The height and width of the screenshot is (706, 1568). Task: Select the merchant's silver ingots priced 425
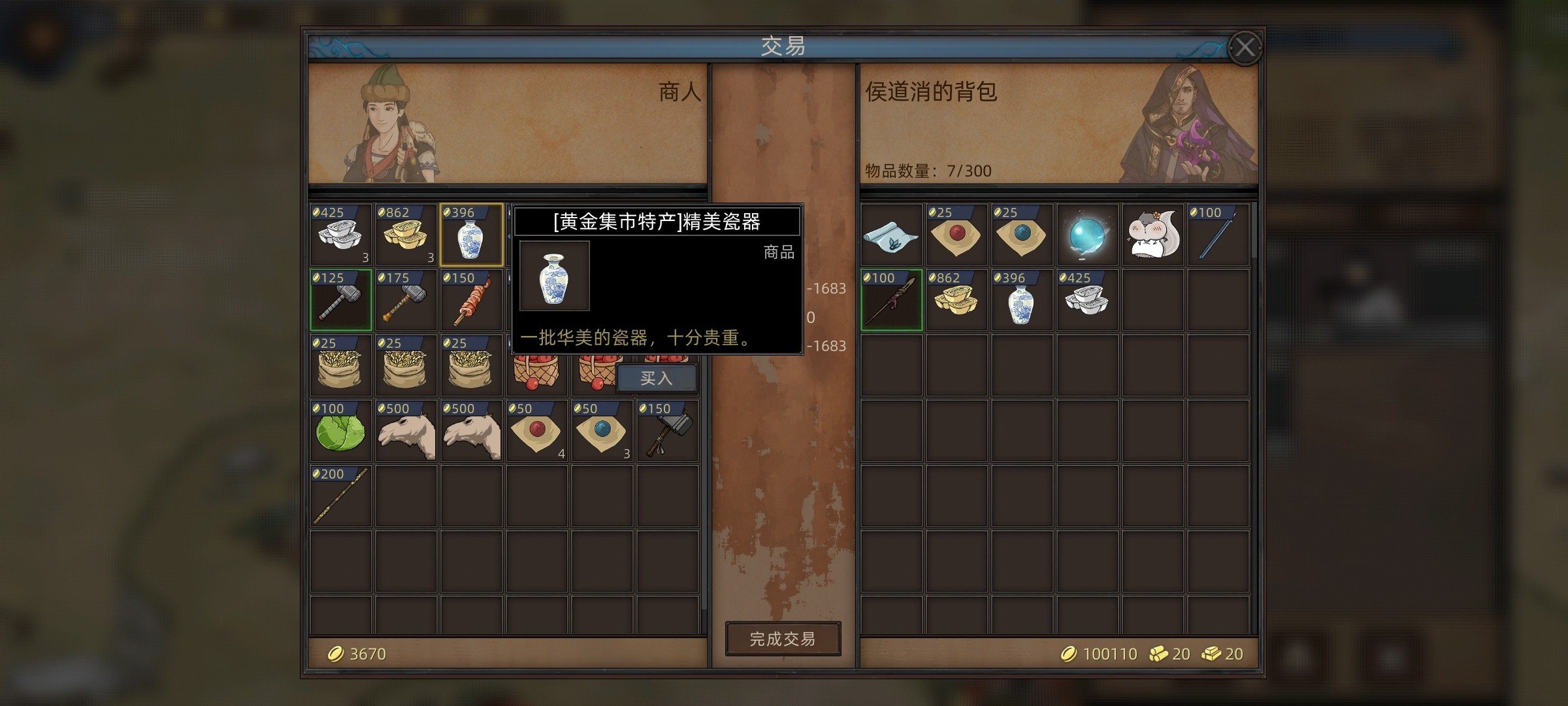(x=340, y=235)
